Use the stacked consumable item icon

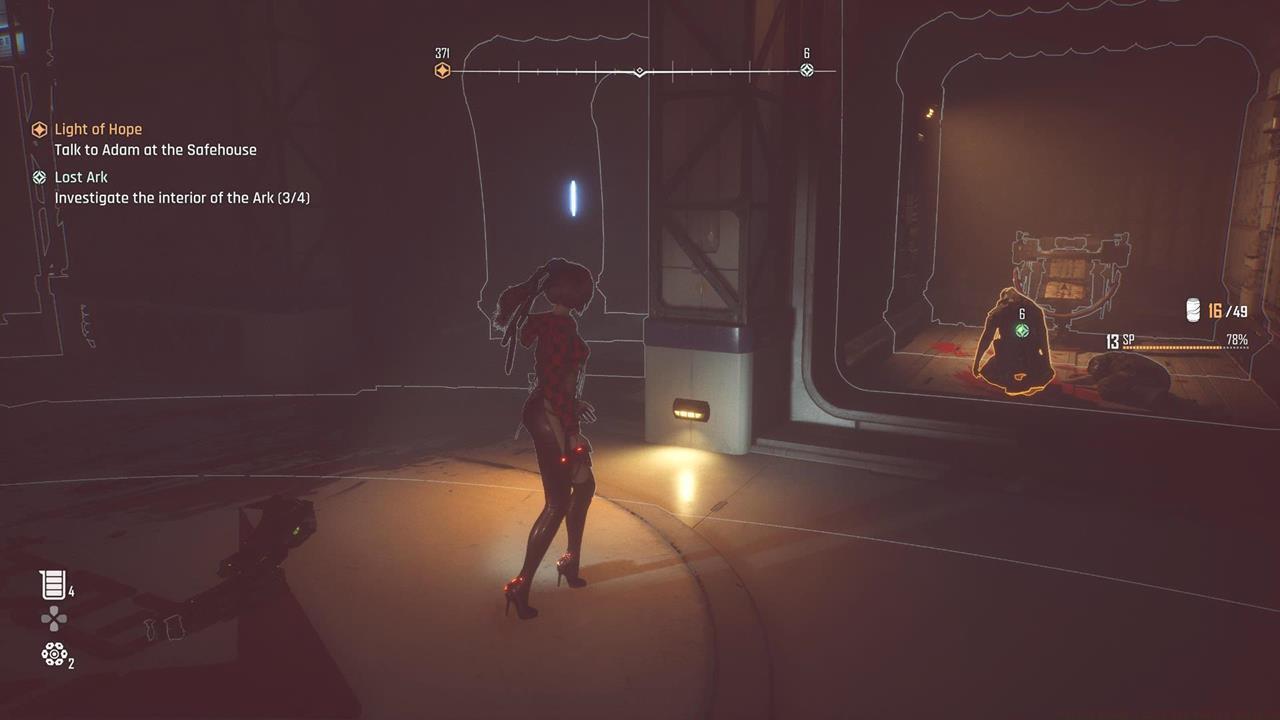point(53,585)
